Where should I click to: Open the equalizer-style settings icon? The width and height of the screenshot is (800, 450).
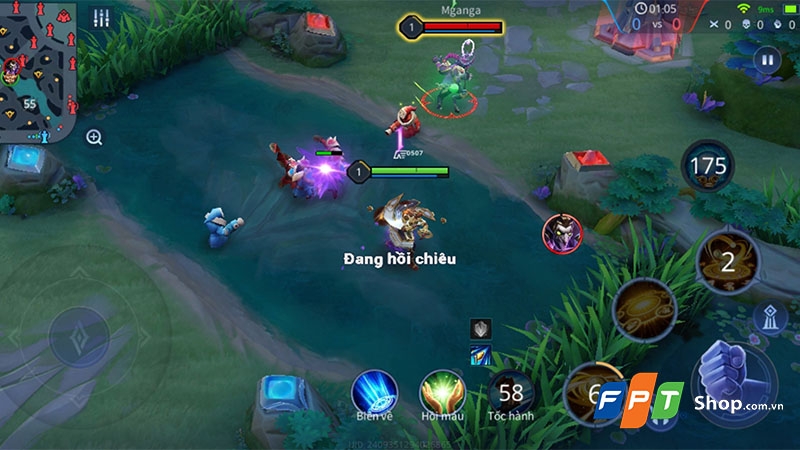coord(101,18)
